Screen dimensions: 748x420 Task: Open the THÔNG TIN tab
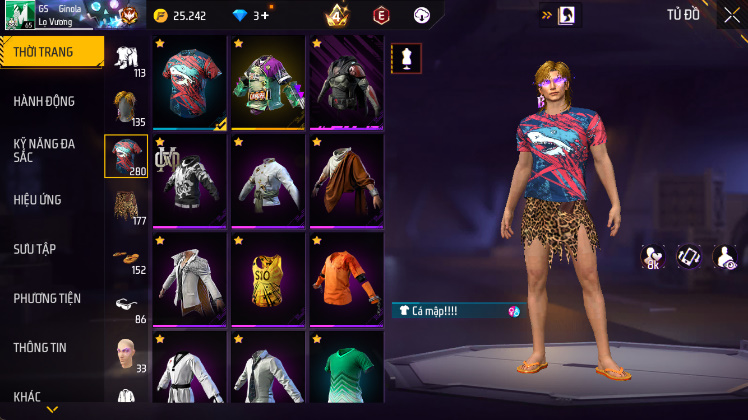(x=40, y=347)
